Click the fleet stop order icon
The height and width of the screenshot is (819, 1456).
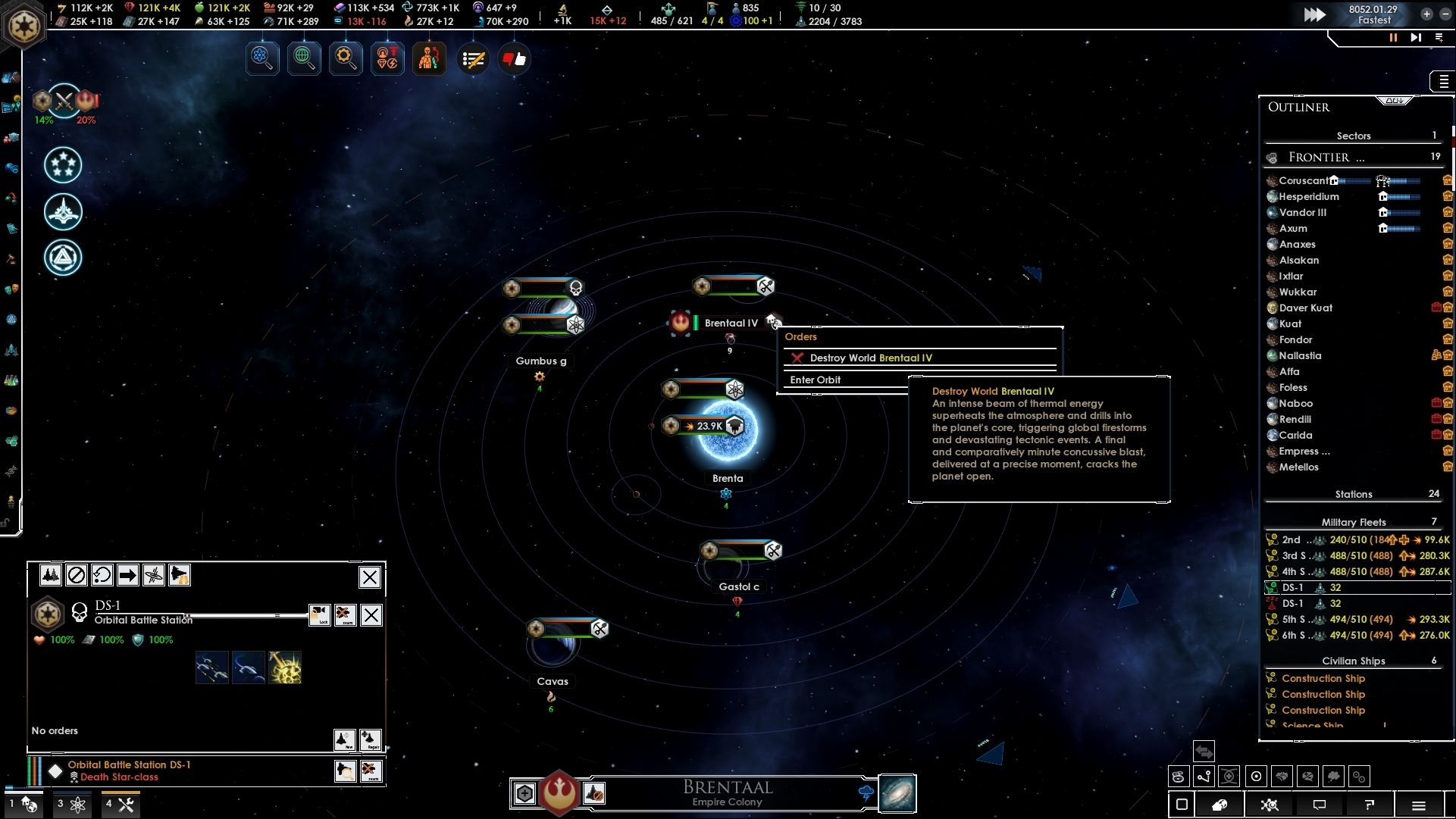point(77,576)
